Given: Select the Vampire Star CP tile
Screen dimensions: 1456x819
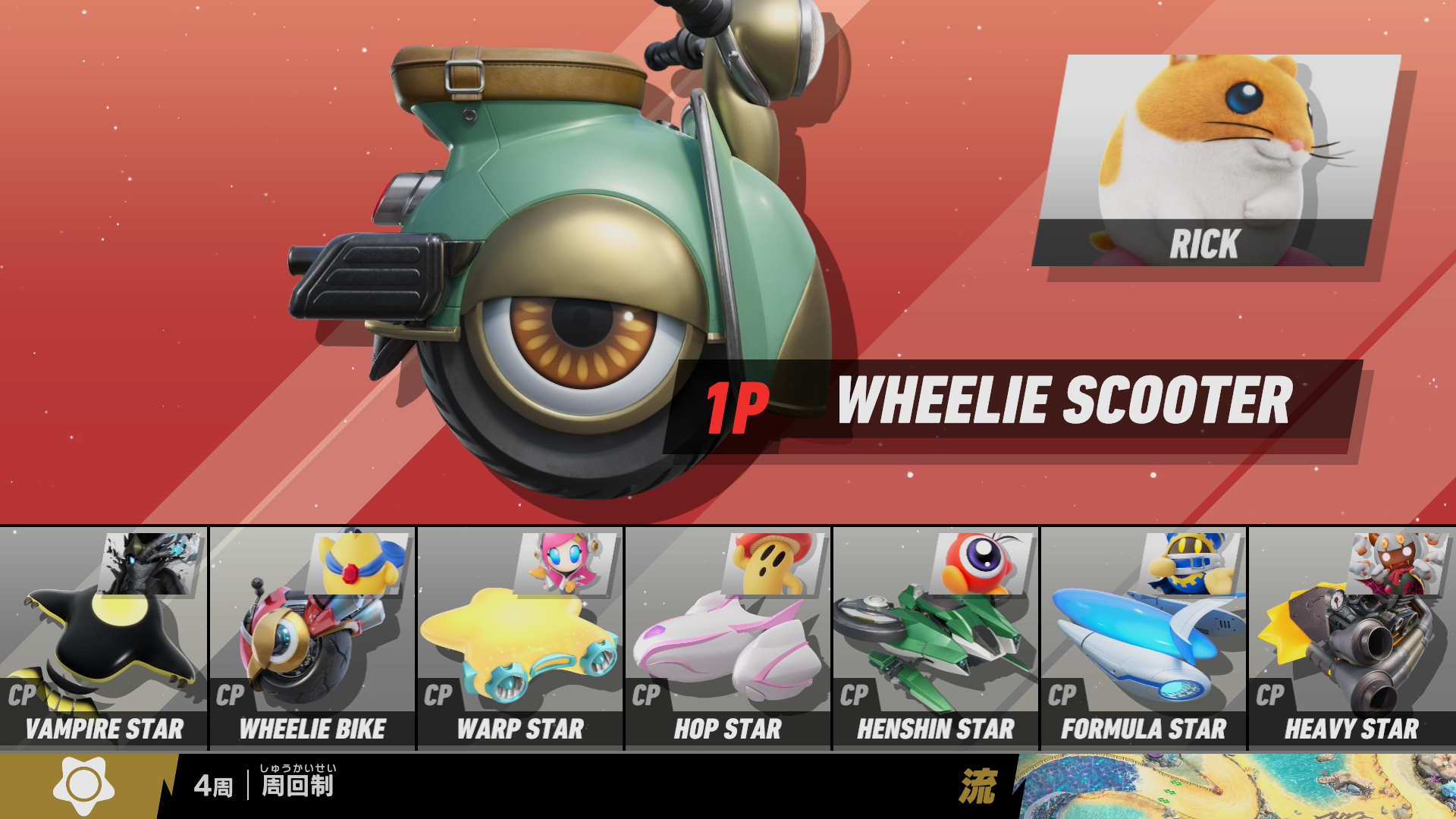Looking at the screenshot, I should coord(104,639).
